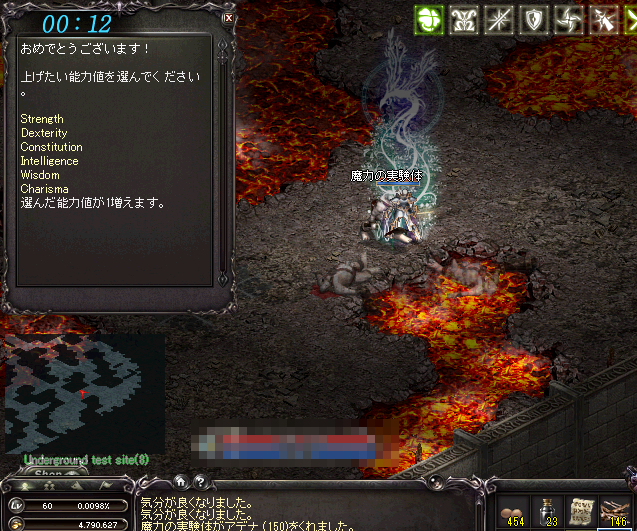Pick Constitution as the stat bonus
This screenshot has height=531, width=637.
pyautogui.click(x=51, y=147)
